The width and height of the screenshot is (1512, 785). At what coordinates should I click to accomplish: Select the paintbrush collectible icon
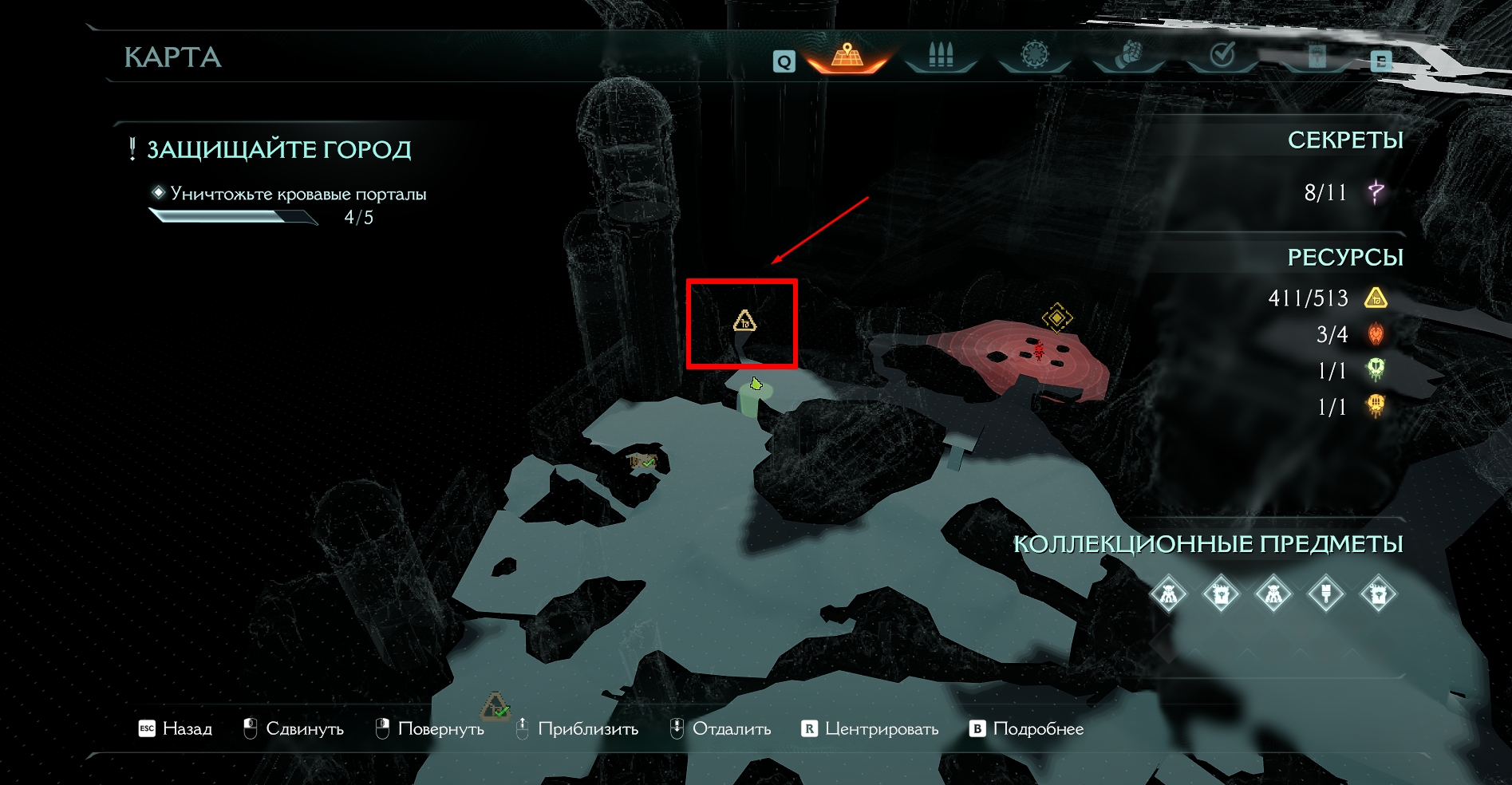1325,594
